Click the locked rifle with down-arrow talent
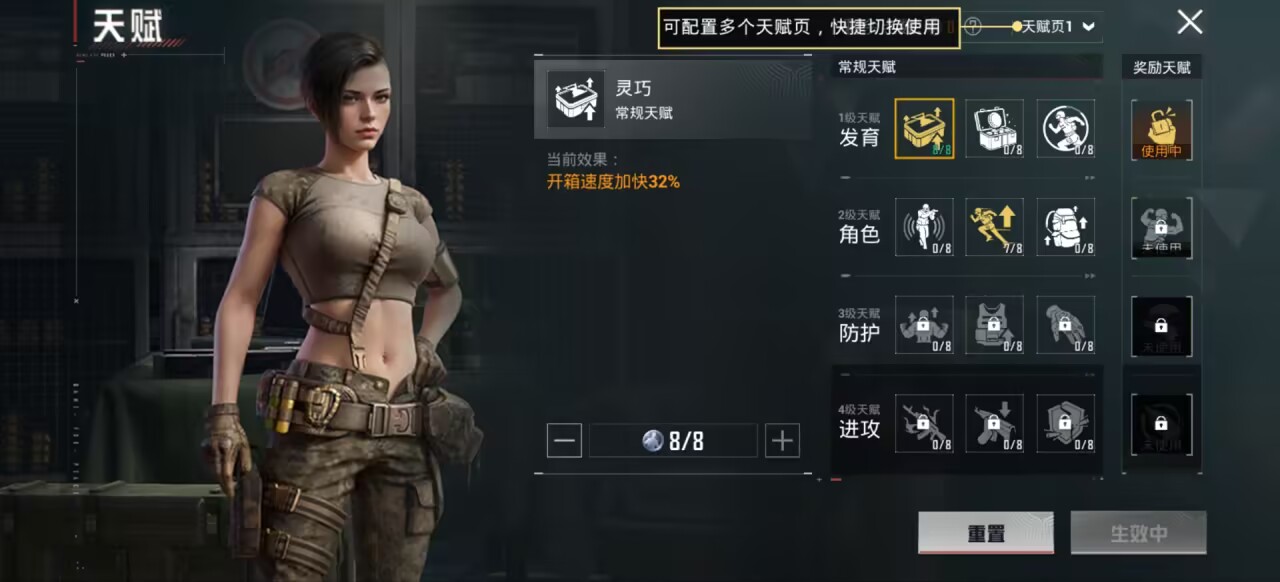The height and width of the screenshot is (582, 1280). tap(994, 422)
